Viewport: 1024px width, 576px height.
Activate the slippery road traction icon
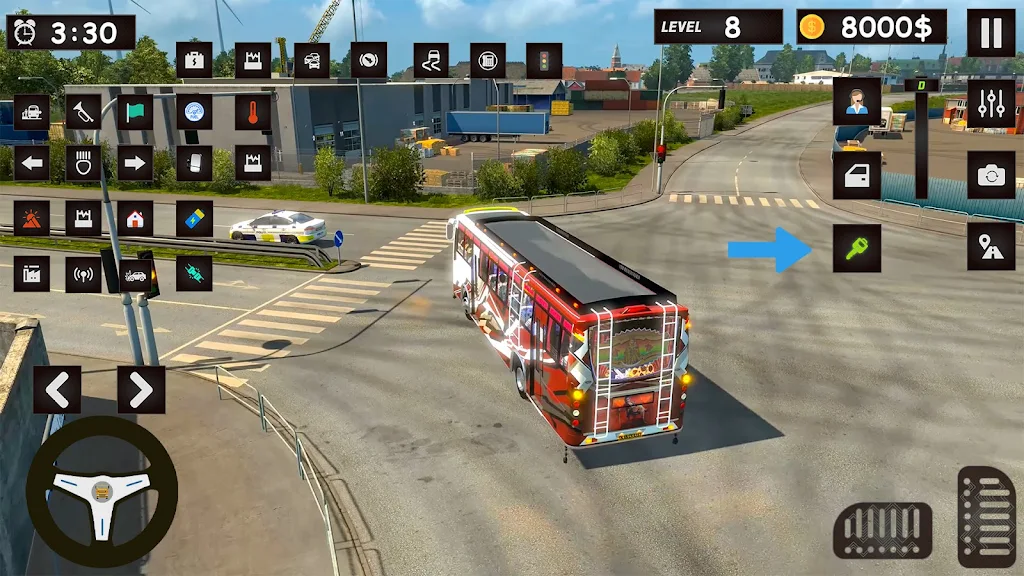[431, 60]
